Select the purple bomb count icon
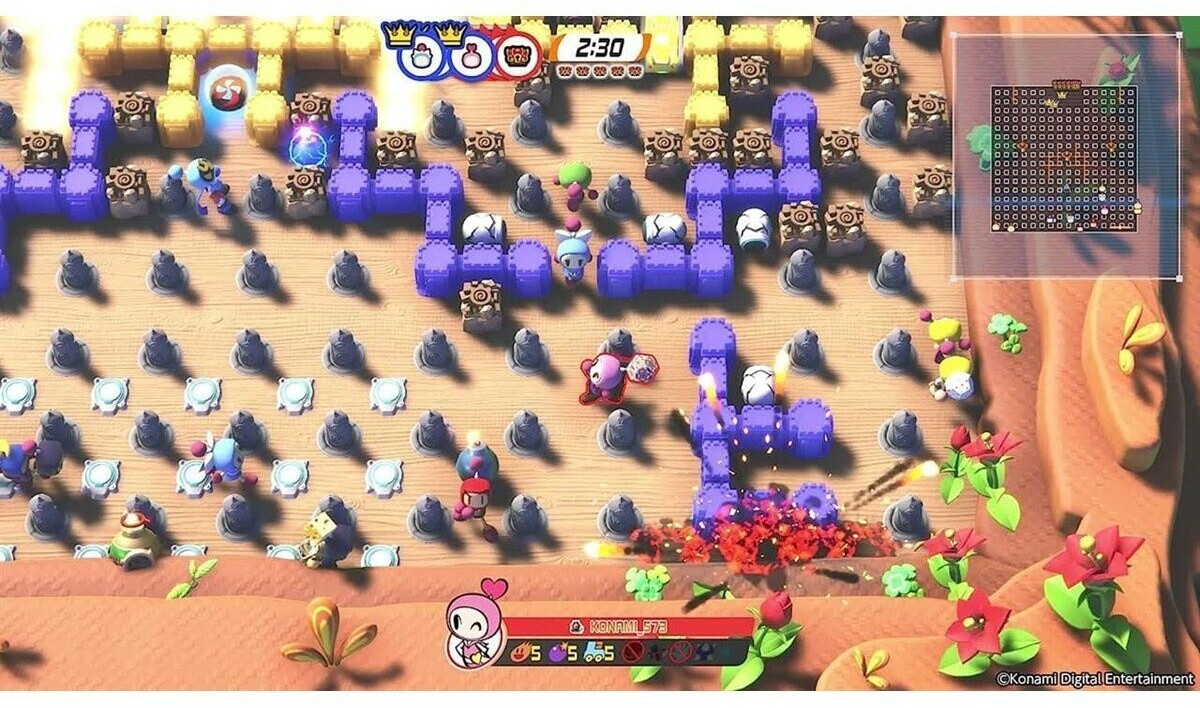Image resolution: width=1200 pixels, height=708 pixels. click(557, 654)
